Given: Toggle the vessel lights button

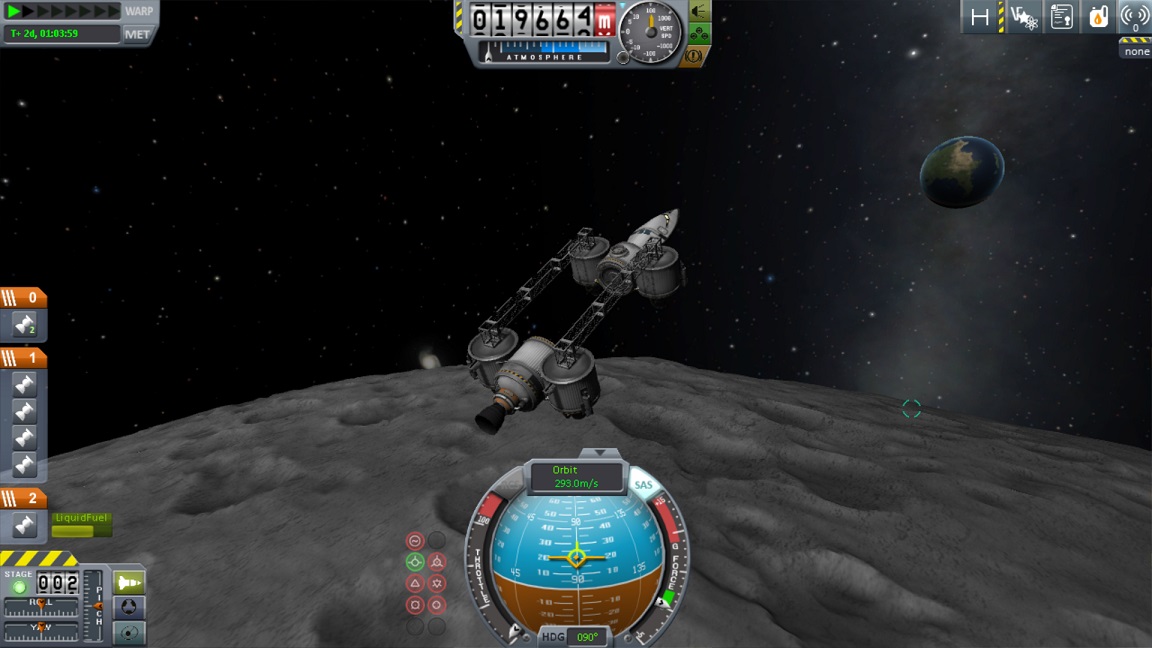Looking at the screenshot, I should (699, 11).
